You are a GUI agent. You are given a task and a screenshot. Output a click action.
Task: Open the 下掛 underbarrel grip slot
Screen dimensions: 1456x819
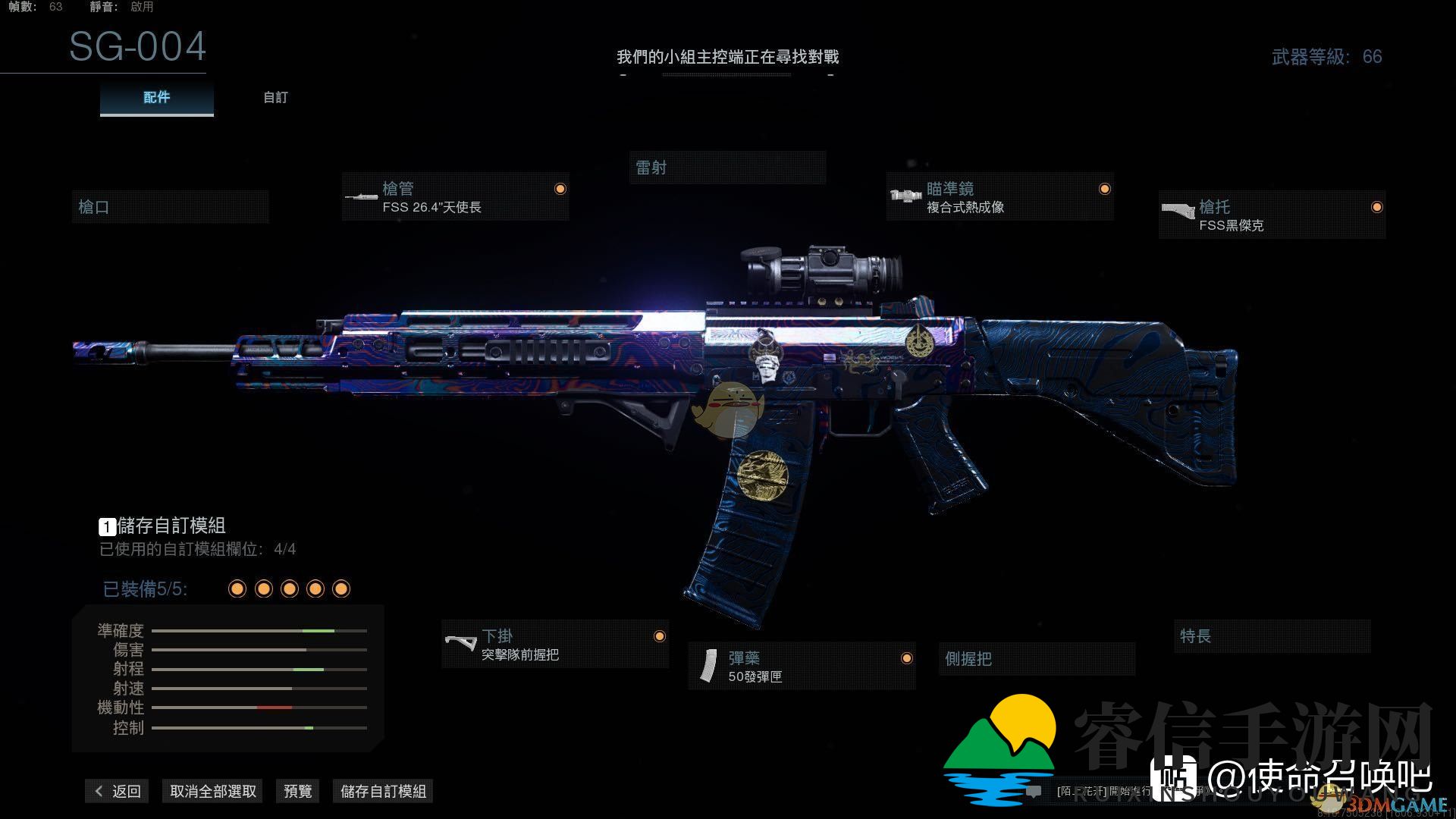[555, 645]
